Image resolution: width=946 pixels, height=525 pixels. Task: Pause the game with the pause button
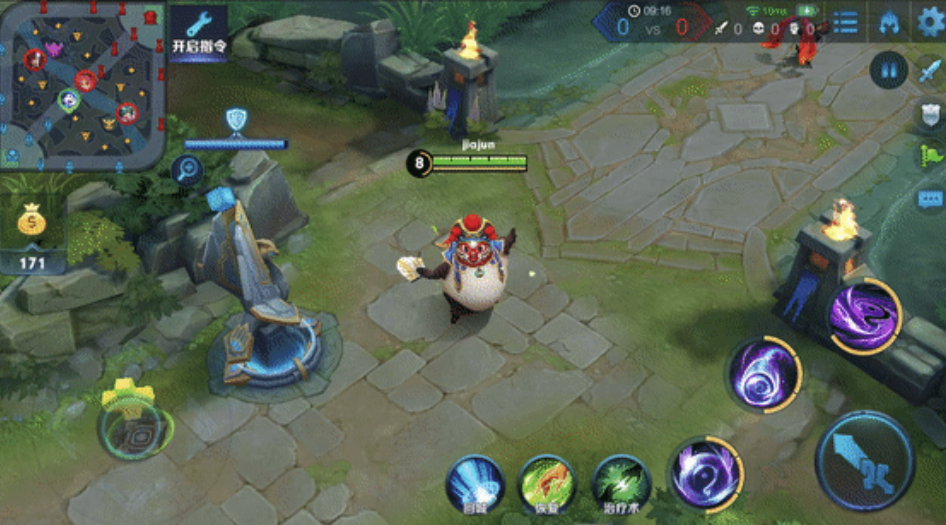(x=887, y=70)
